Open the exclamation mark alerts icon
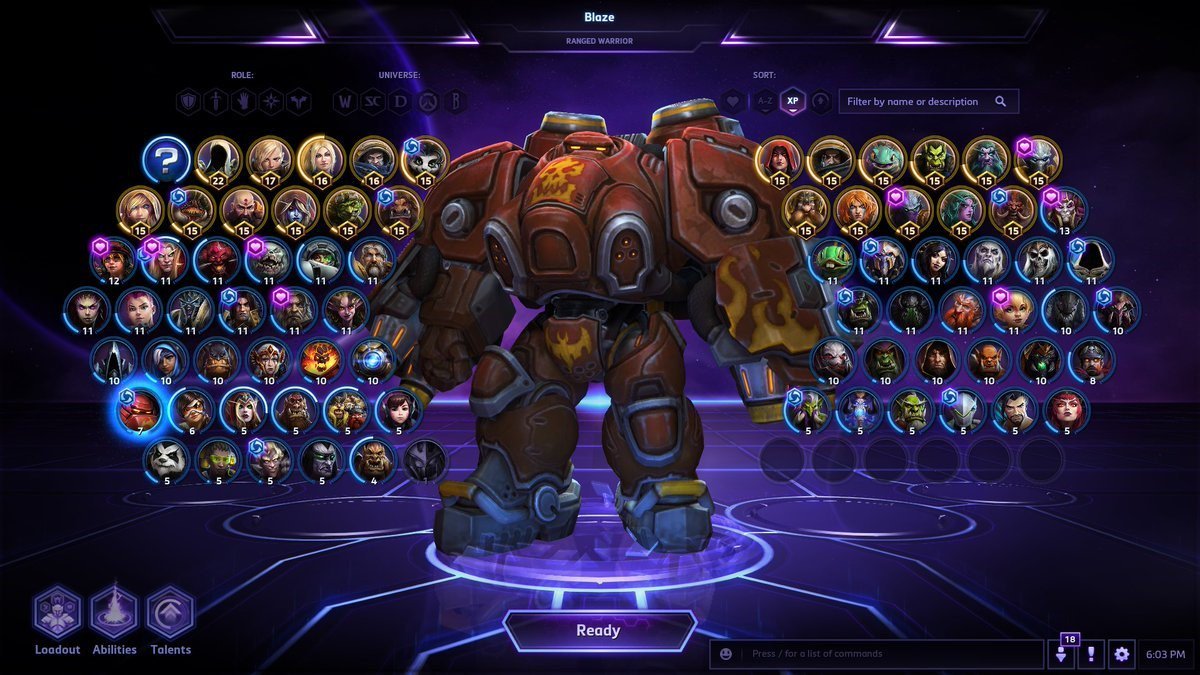1200x675 pixels. coord(1091,654)
